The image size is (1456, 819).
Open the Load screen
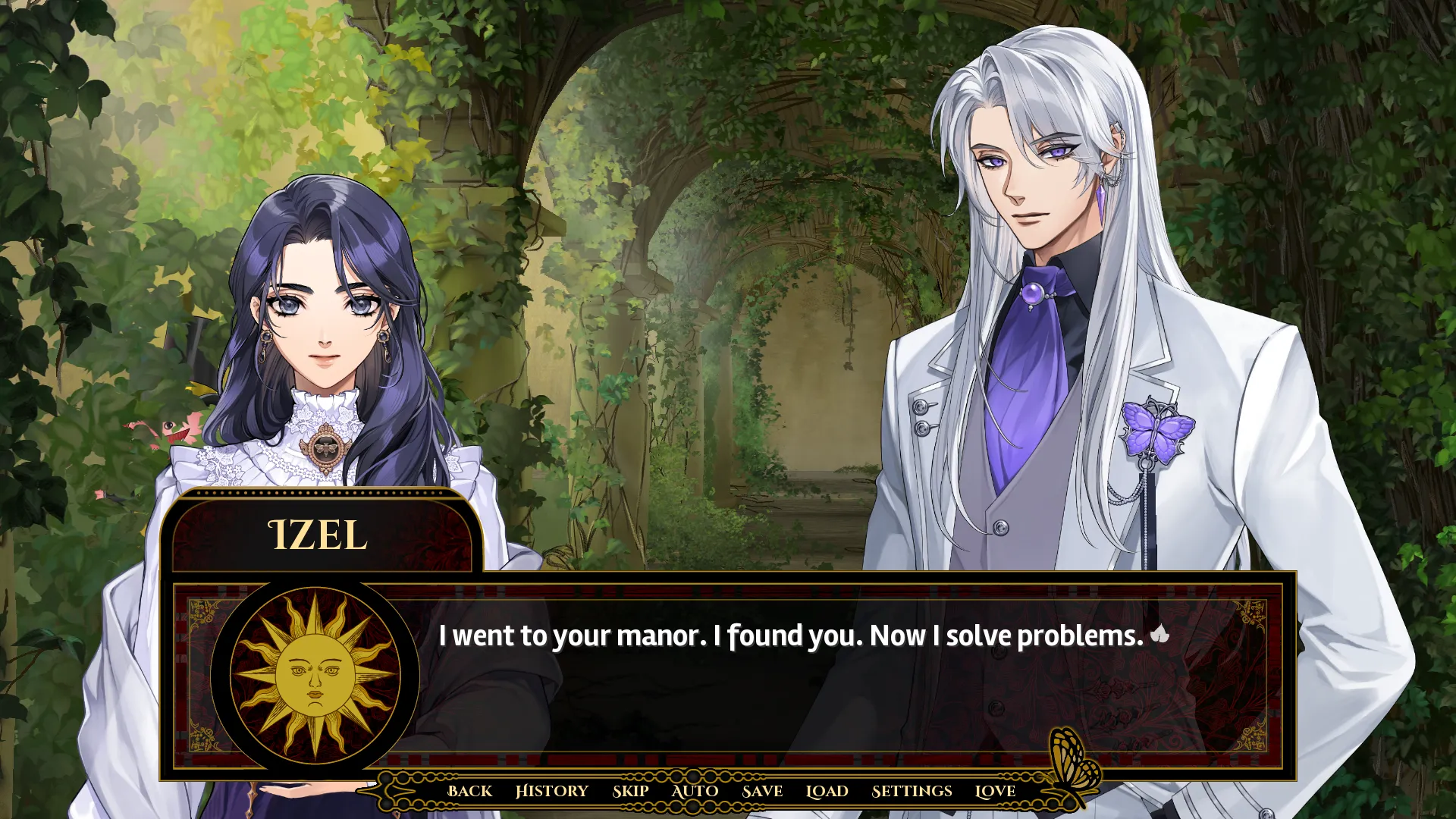point(827,791)
